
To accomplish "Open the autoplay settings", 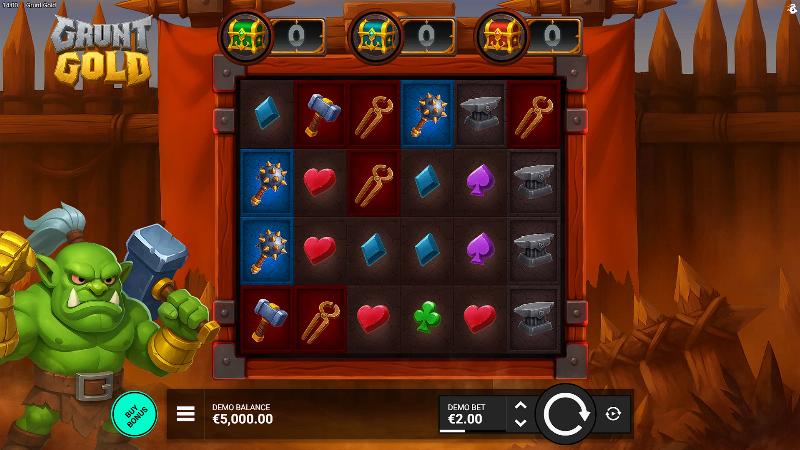I will (x=613, y=414).
